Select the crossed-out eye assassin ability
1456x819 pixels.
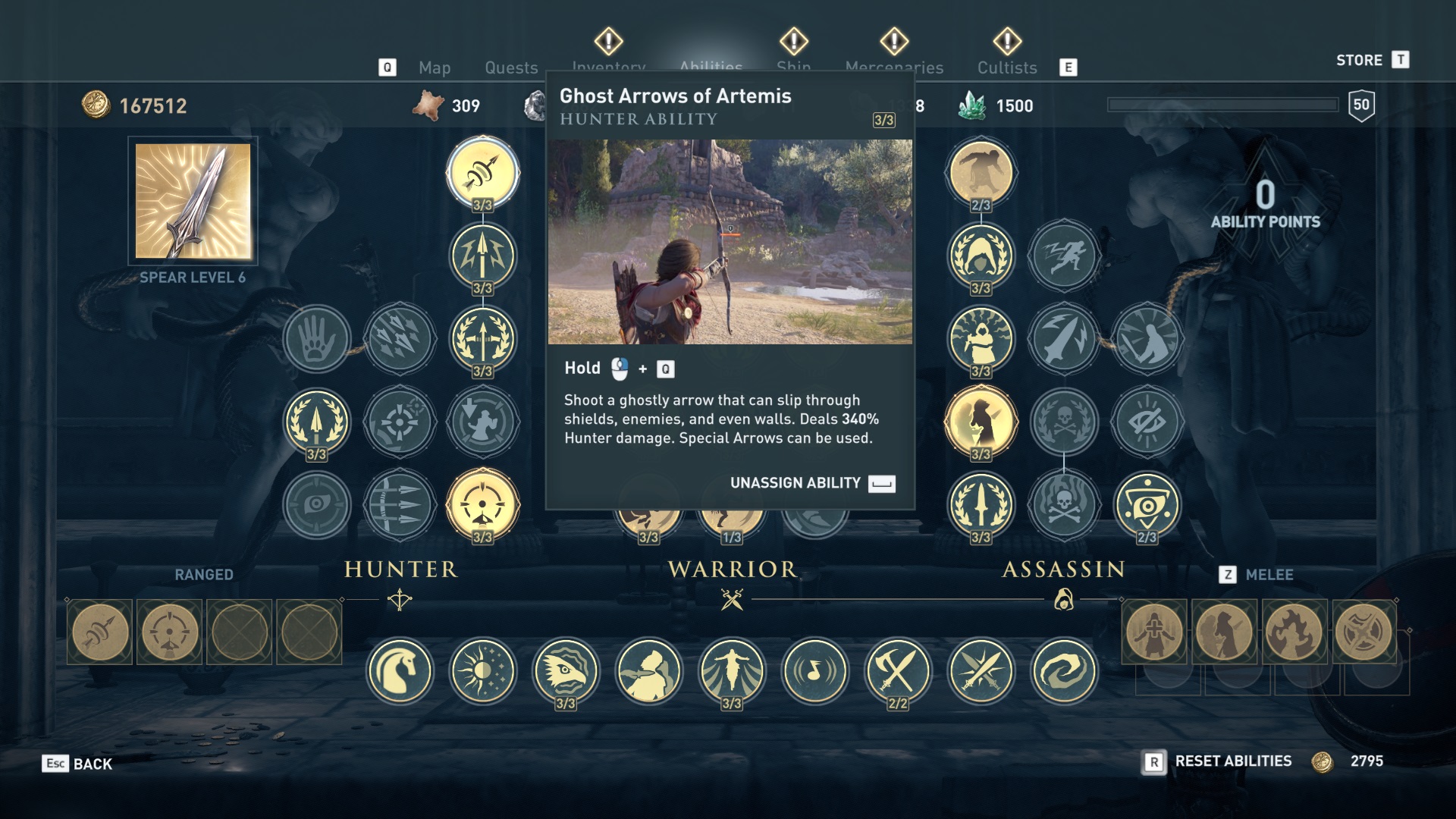tap(1147, 421)
